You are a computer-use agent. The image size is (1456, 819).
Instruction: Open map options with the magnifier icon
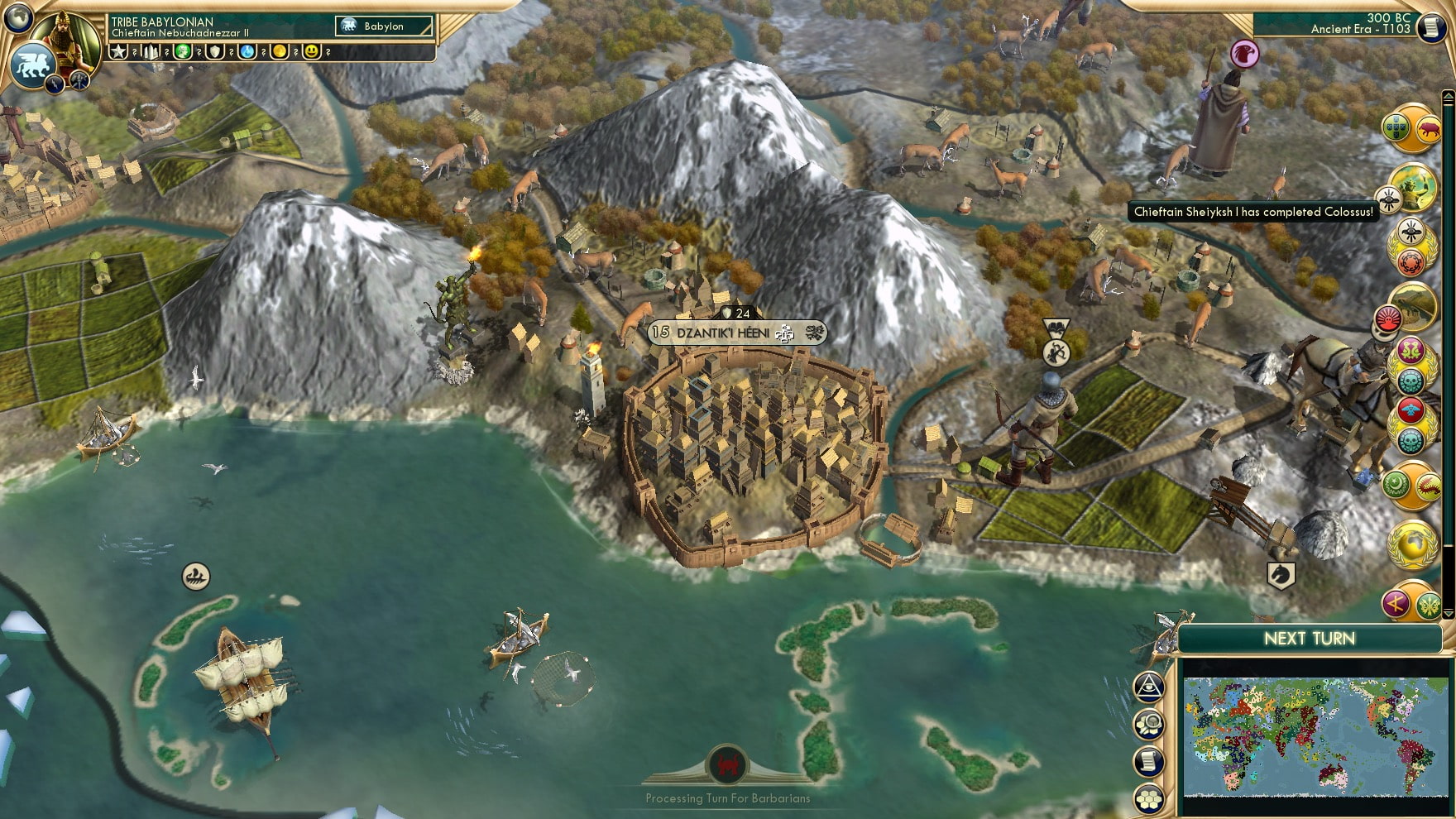coord(1148,721)
